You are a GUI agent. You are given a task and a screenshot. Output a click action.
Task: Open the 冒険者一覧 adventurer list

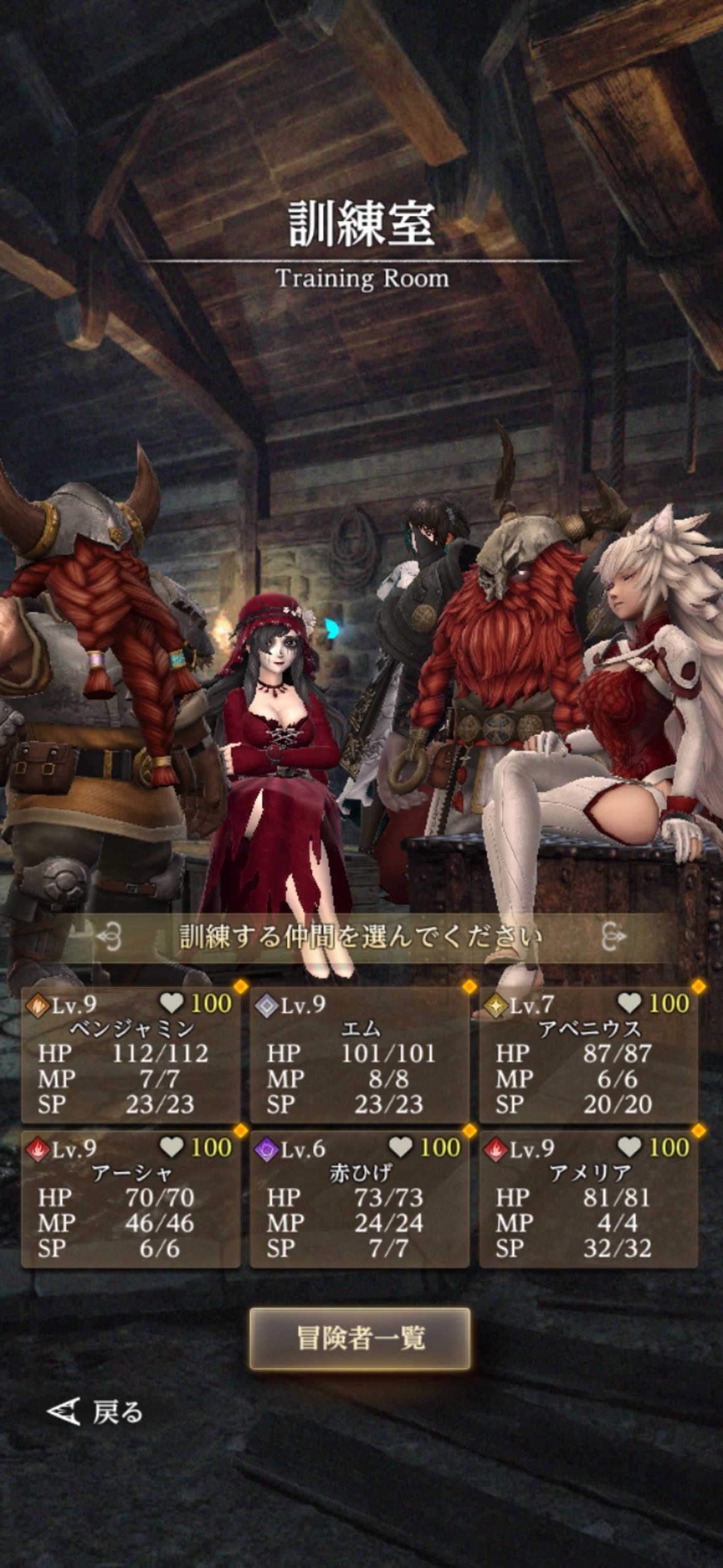pos(360,1339)
